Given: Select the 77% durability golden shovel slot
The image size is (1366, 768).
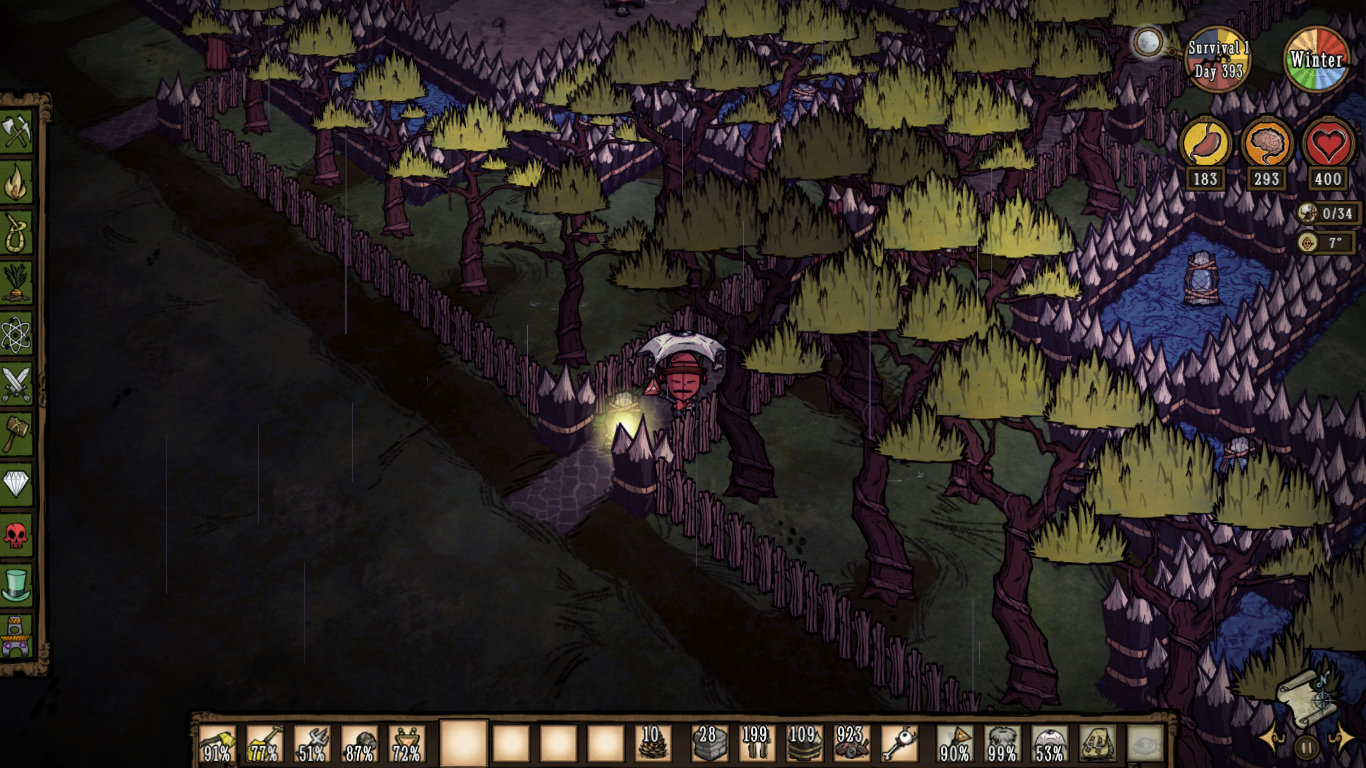Looking at the screenshot, I should point(264,744).
